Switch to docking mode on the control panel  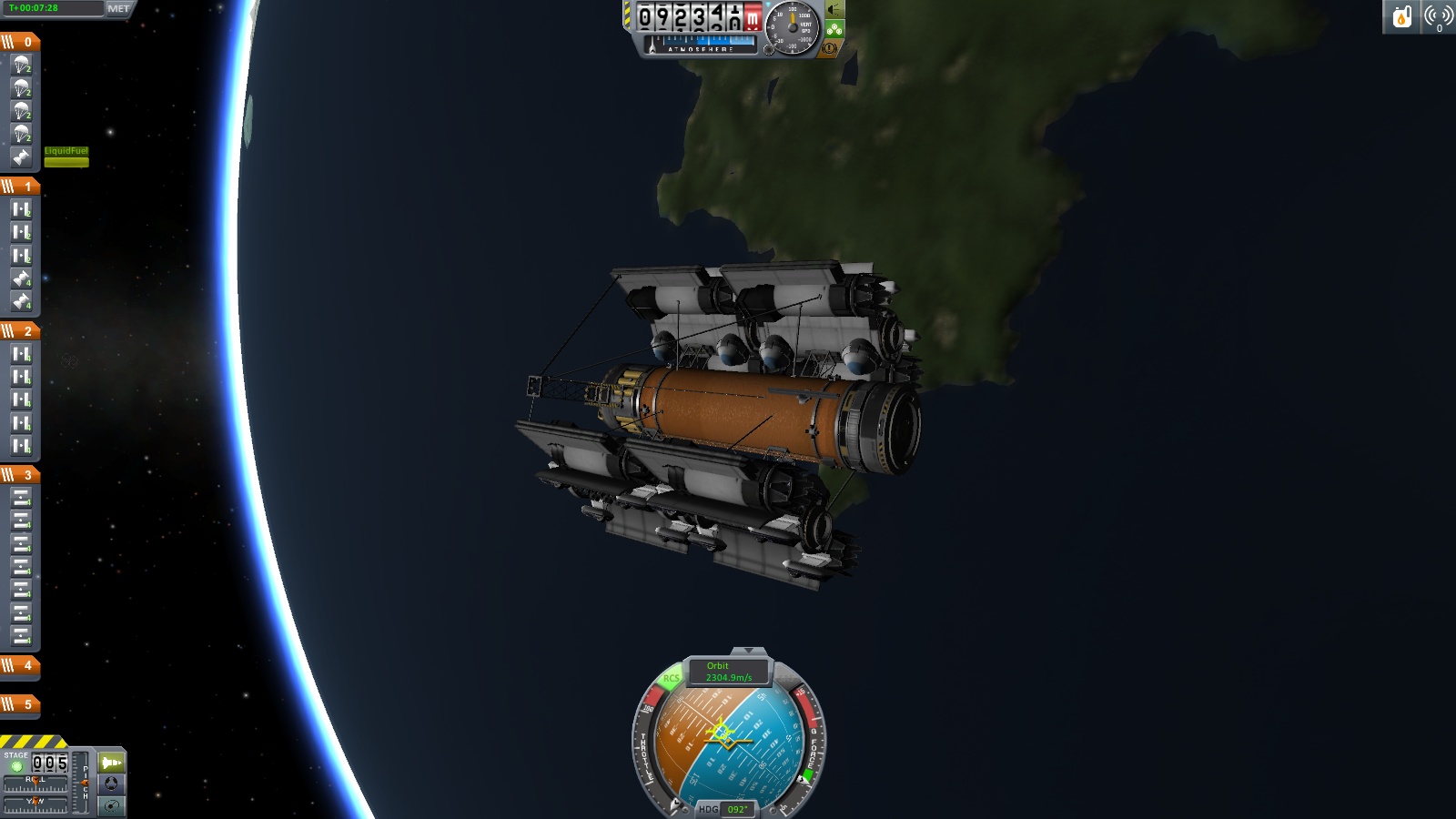click(111, 783)
